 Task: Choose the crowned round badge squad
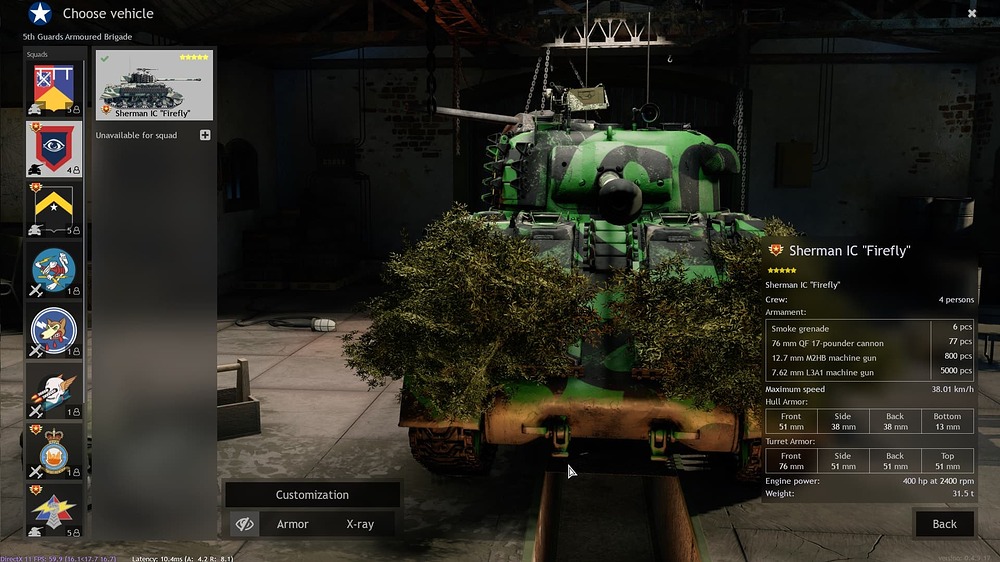click(x=54, y=450)
